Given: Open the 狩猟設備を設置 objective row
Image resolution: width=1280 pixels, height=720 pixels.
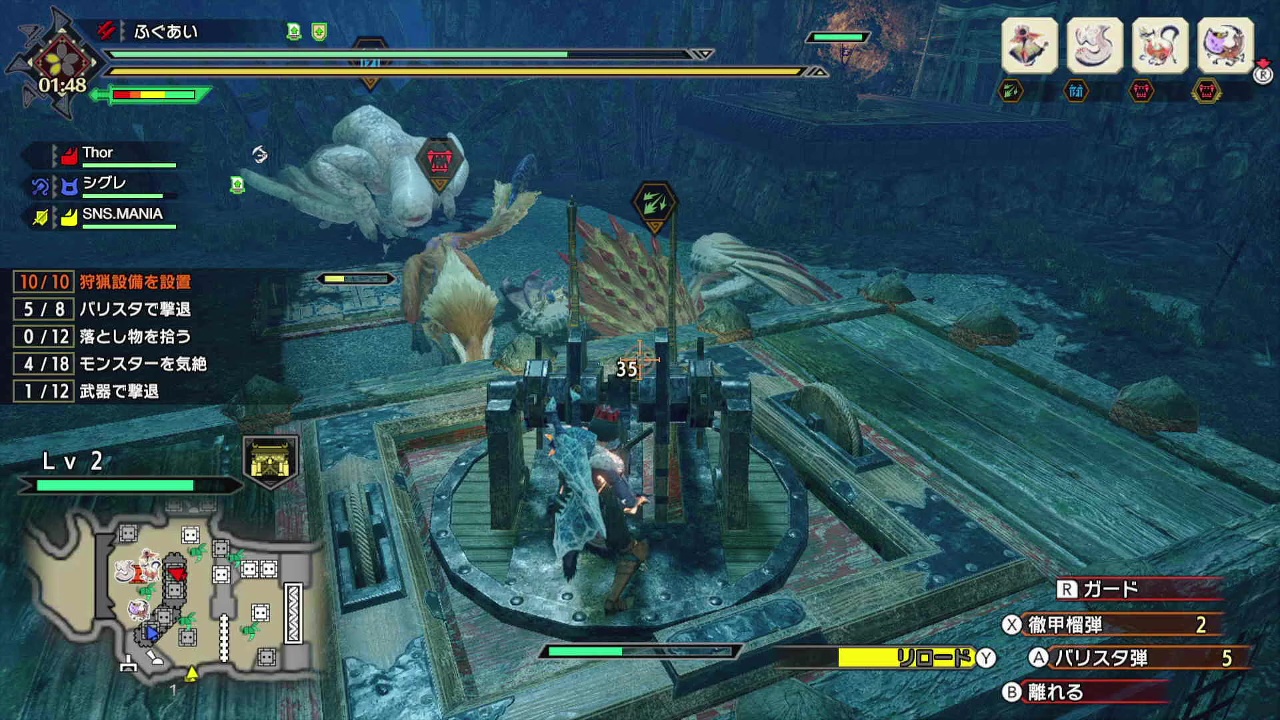Looking at the screenshot, I should click(x=134, y=282).
